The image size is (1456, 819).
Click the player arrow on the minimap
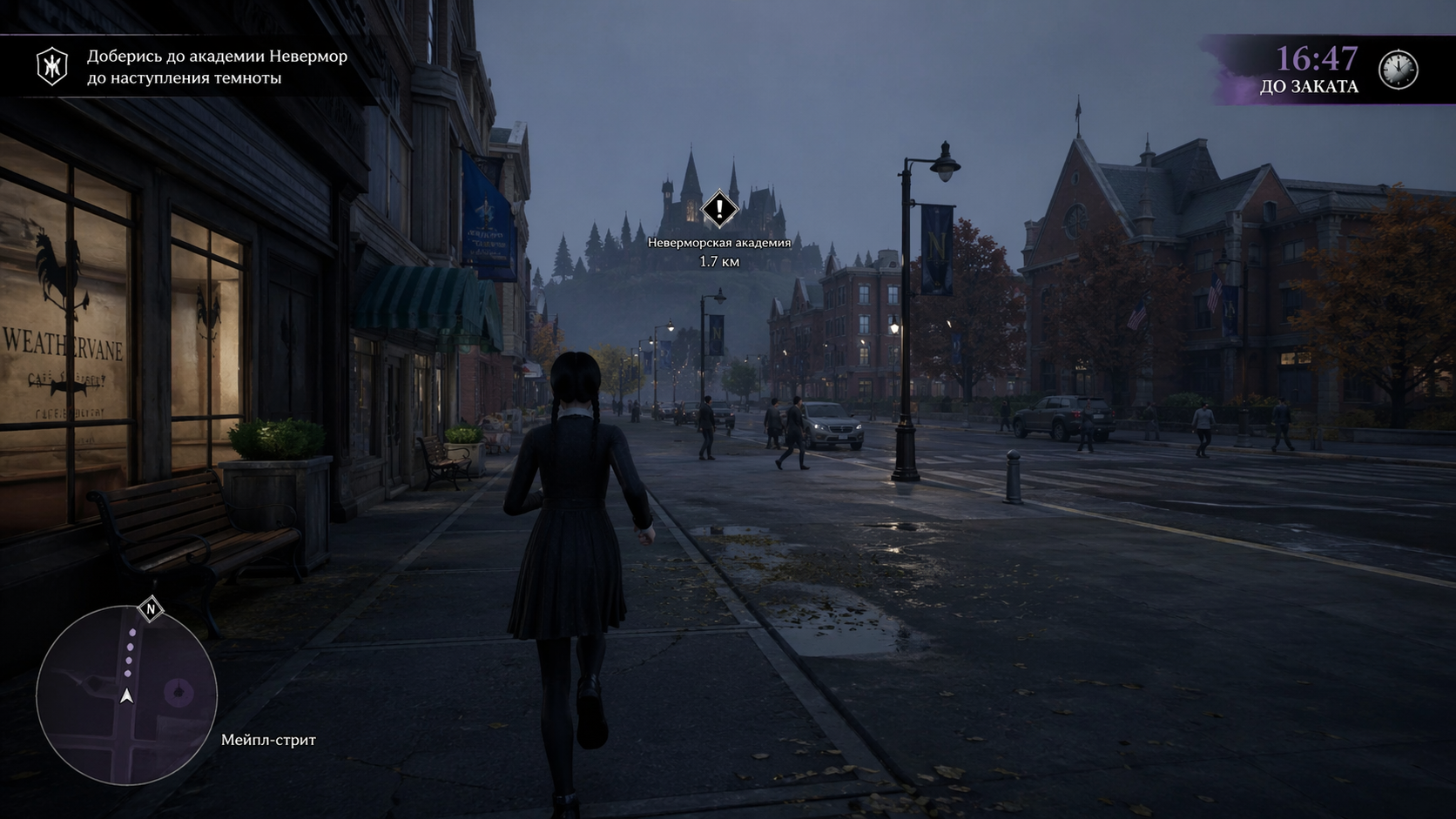127,696
